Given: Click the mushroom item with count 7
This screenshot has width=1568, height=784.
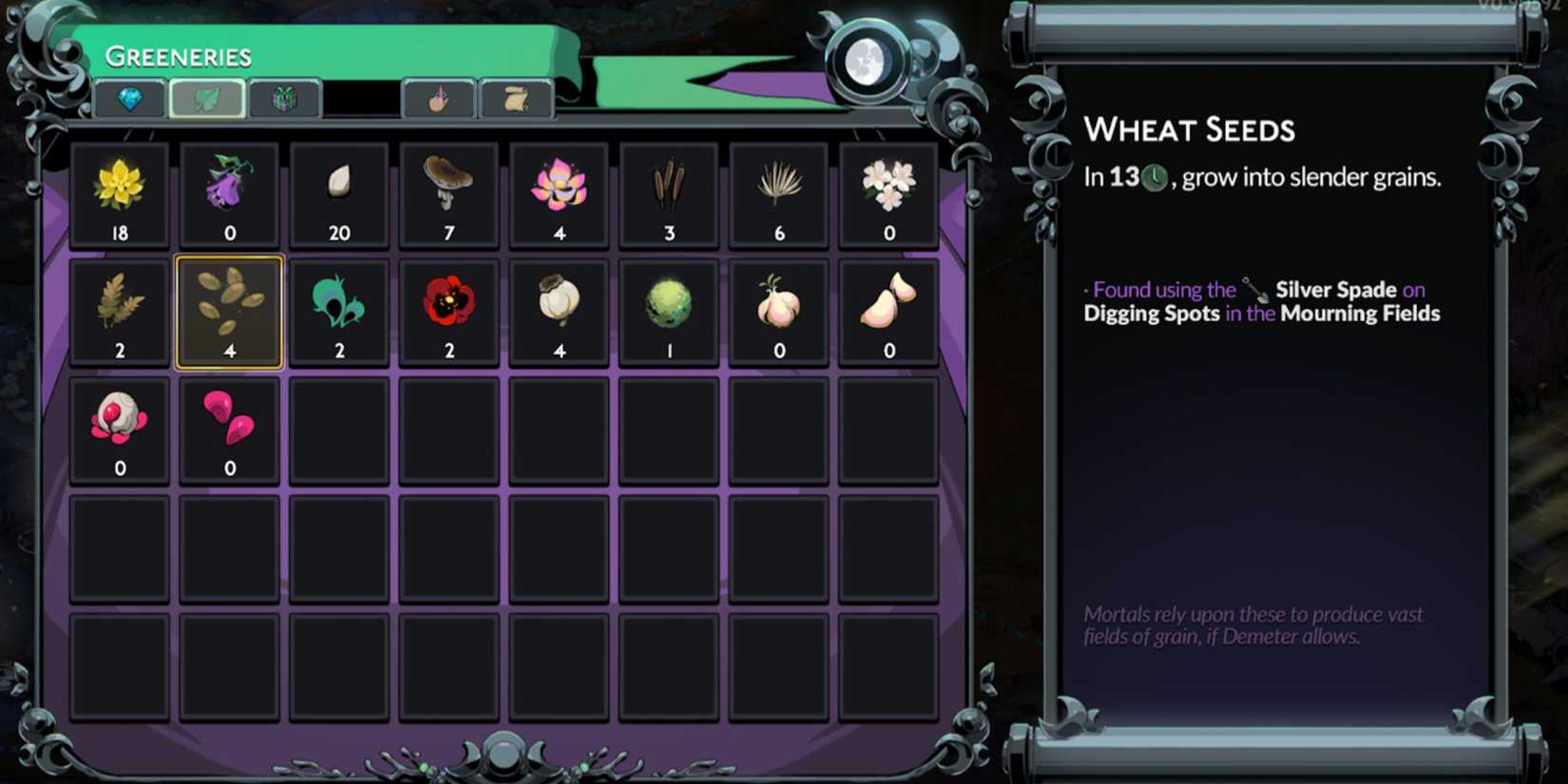Looking at the screenshot, I should click(x=449, y=190).
